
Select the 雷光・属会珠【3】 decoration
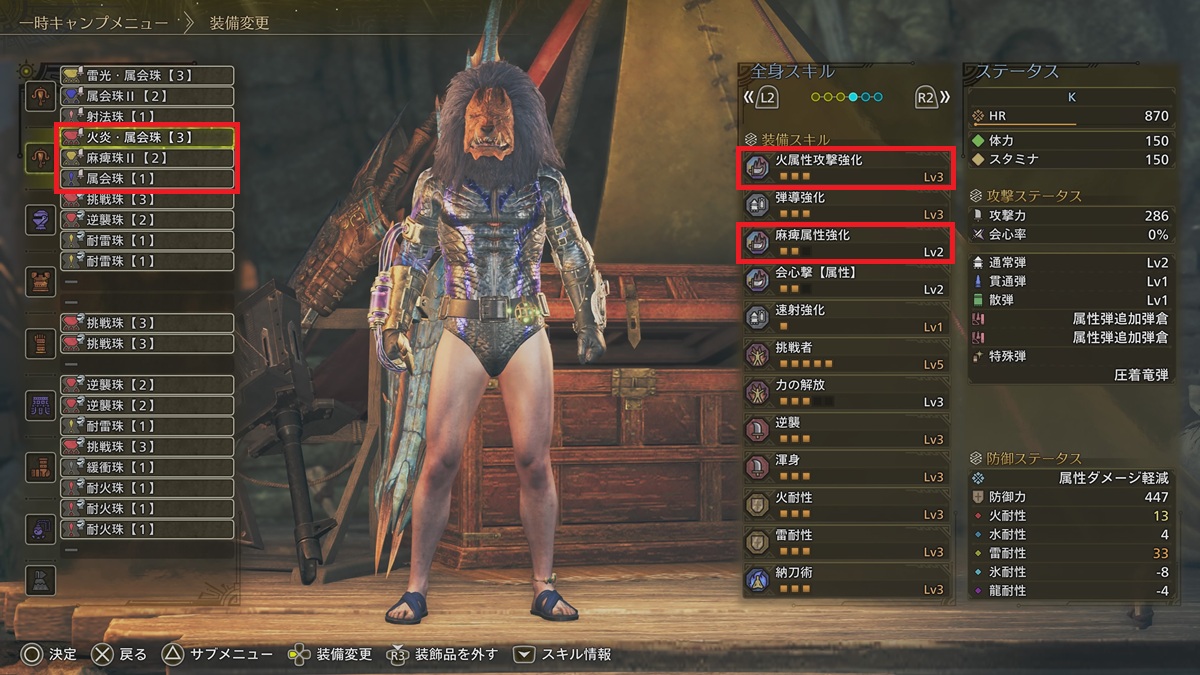click(x=146, y=75)
